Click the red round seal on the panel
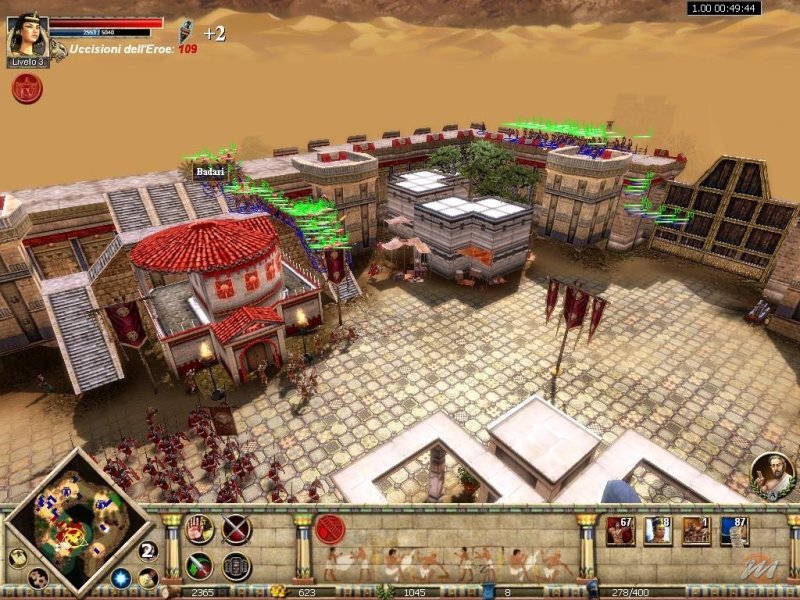Image resolution: width=800 pixels, height=600 pixels. coord(330,529)
